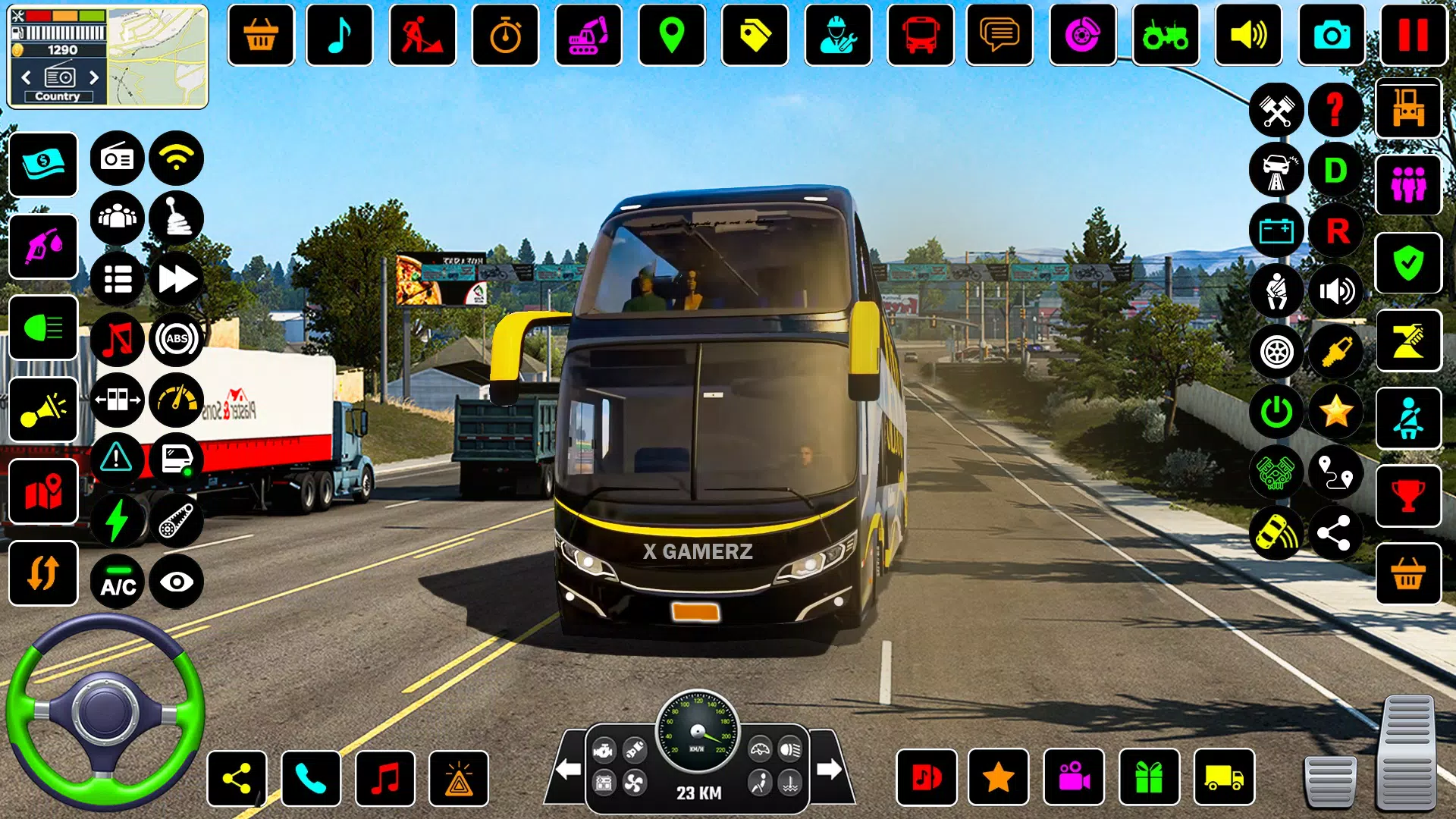Select the red bus icon
Image resolution: width=1456 pixels, height=819 pixels.
[x=920, y=35]
